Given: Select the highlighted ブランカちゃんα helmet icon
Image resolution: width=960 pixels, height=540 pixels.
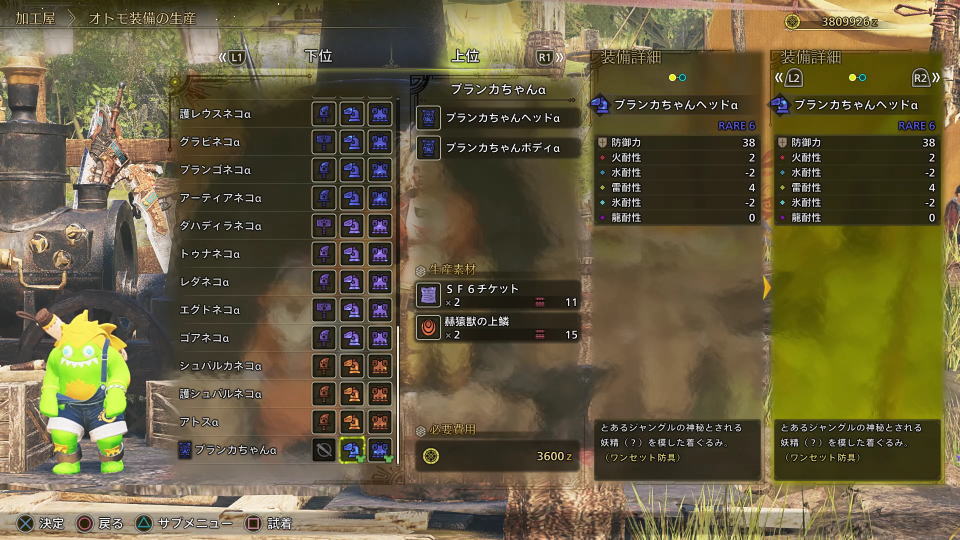Looking at the screenshot, I should click(x=351, y=450).
